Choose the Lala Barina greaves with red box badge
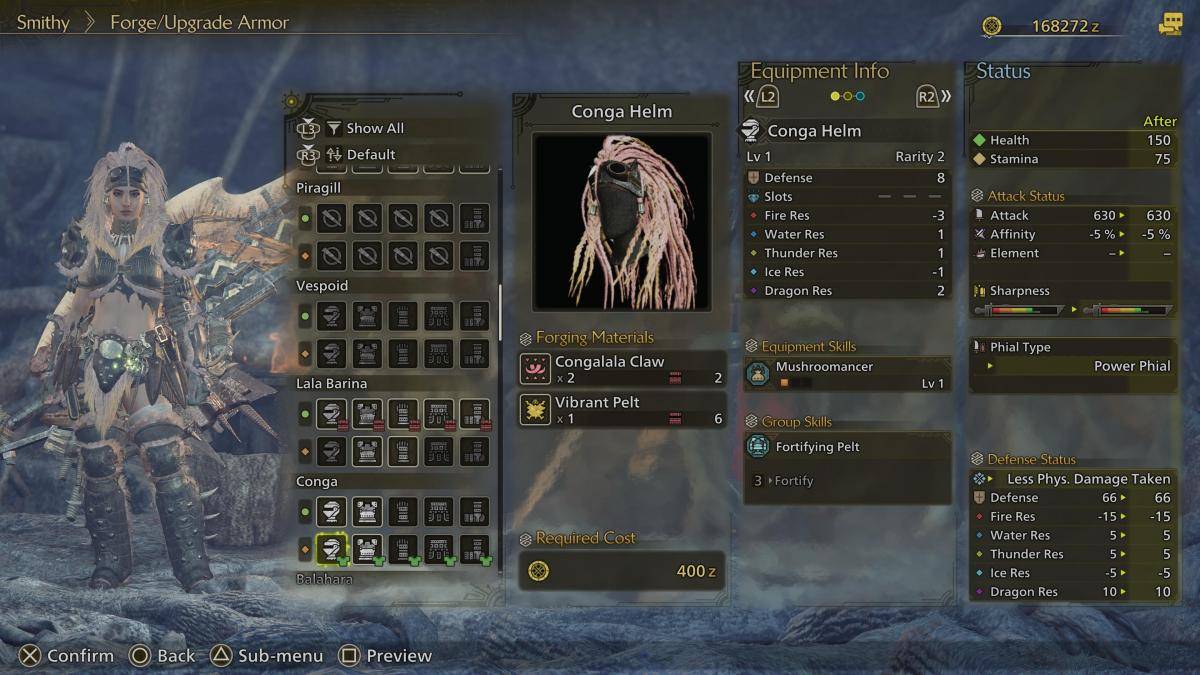The width and height of the screenshot is (1200, 675). click(x=474, y=414)
